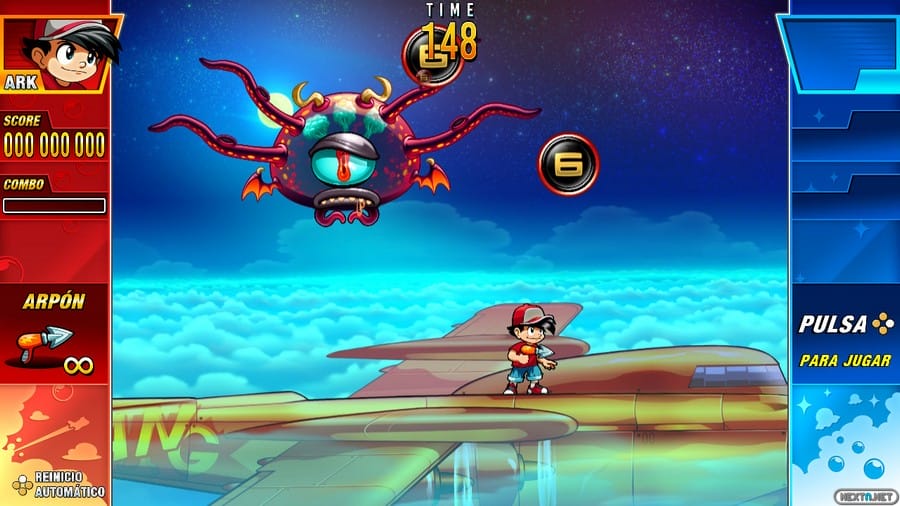Click the ARK player portrait

pos(58,52)
